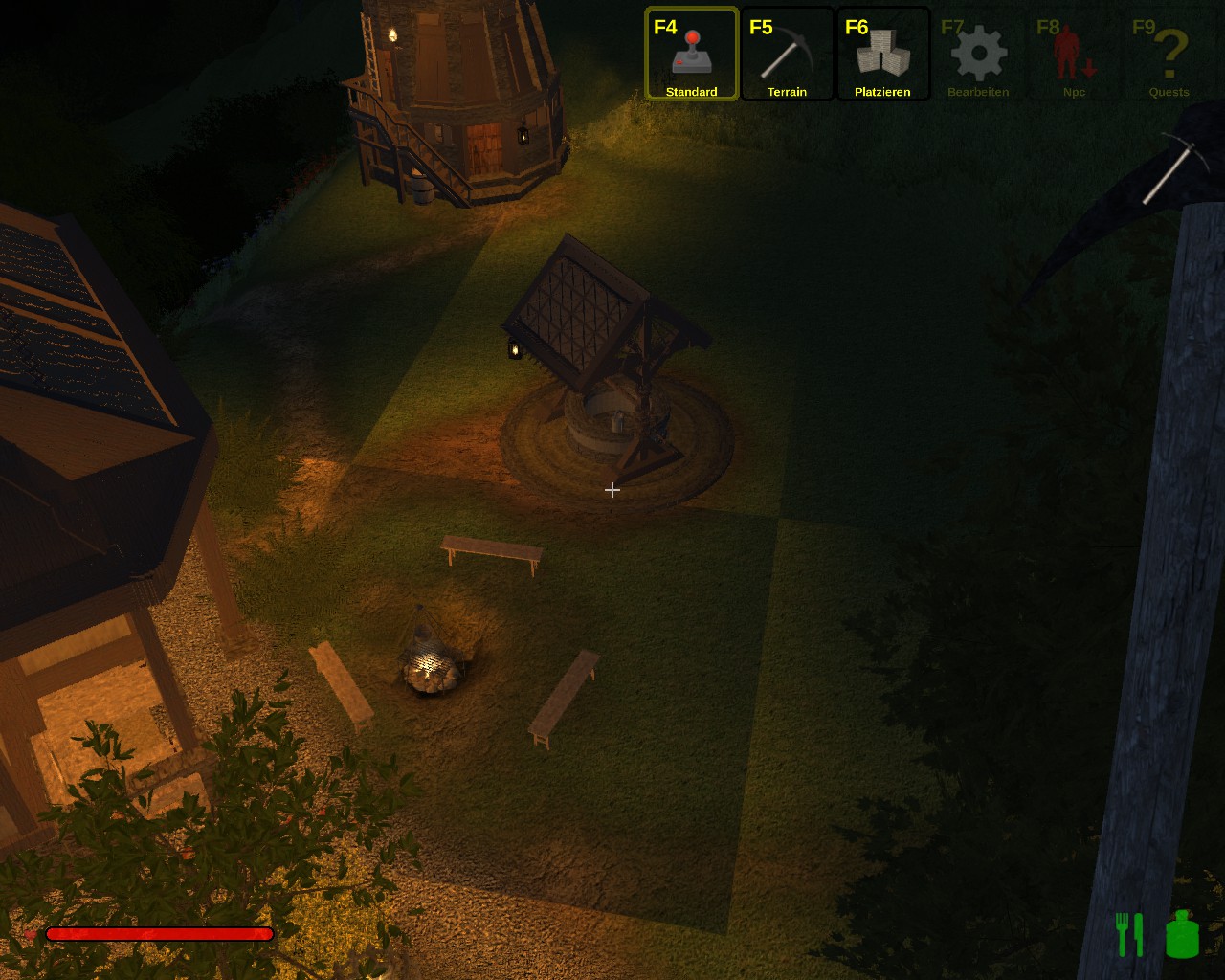Choose the Bearbeiten gear mode
The width and height of the screenshot is (1225, 980).
[978, 55]
